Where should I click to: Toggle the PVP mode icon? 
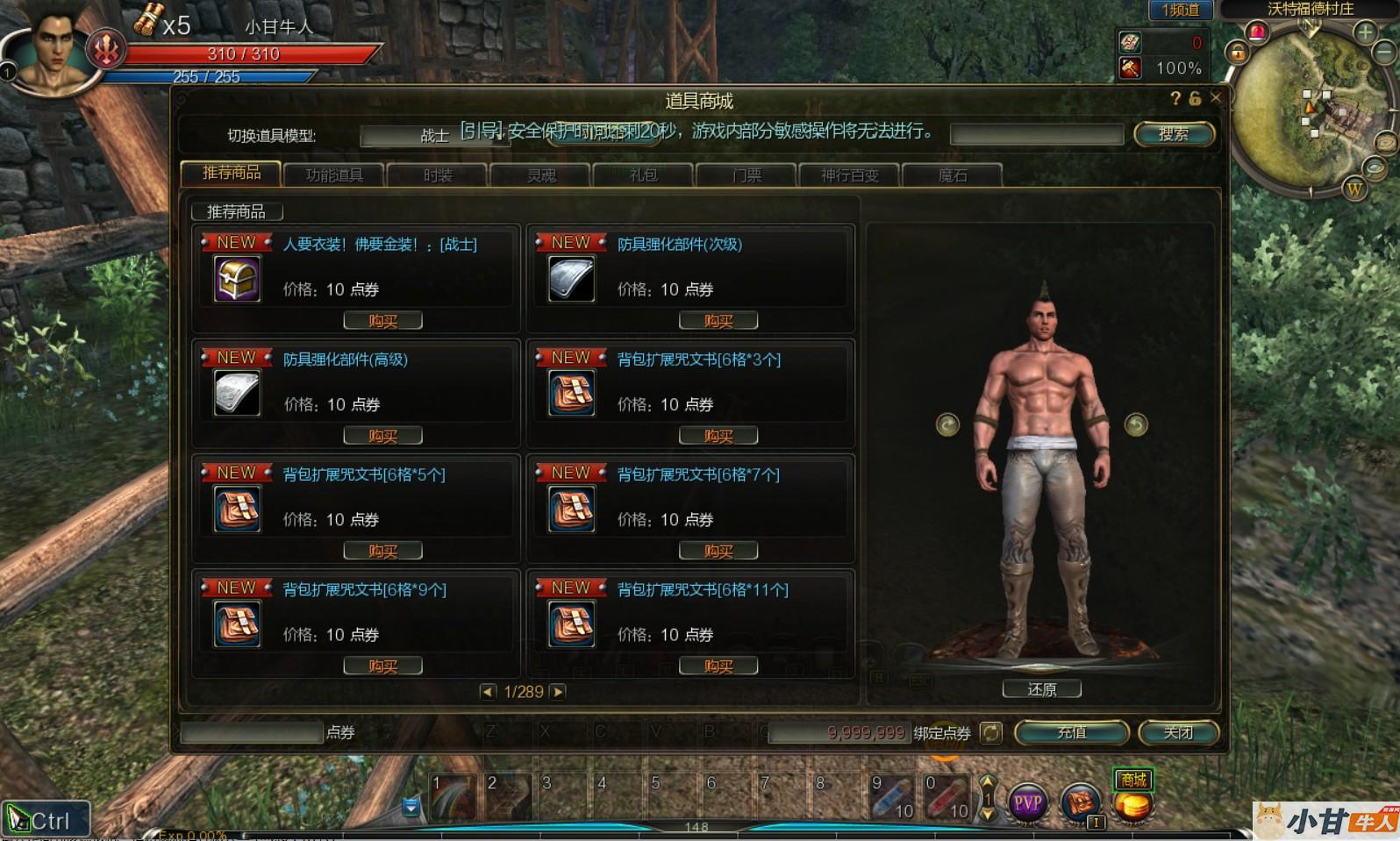[1027, 802]
